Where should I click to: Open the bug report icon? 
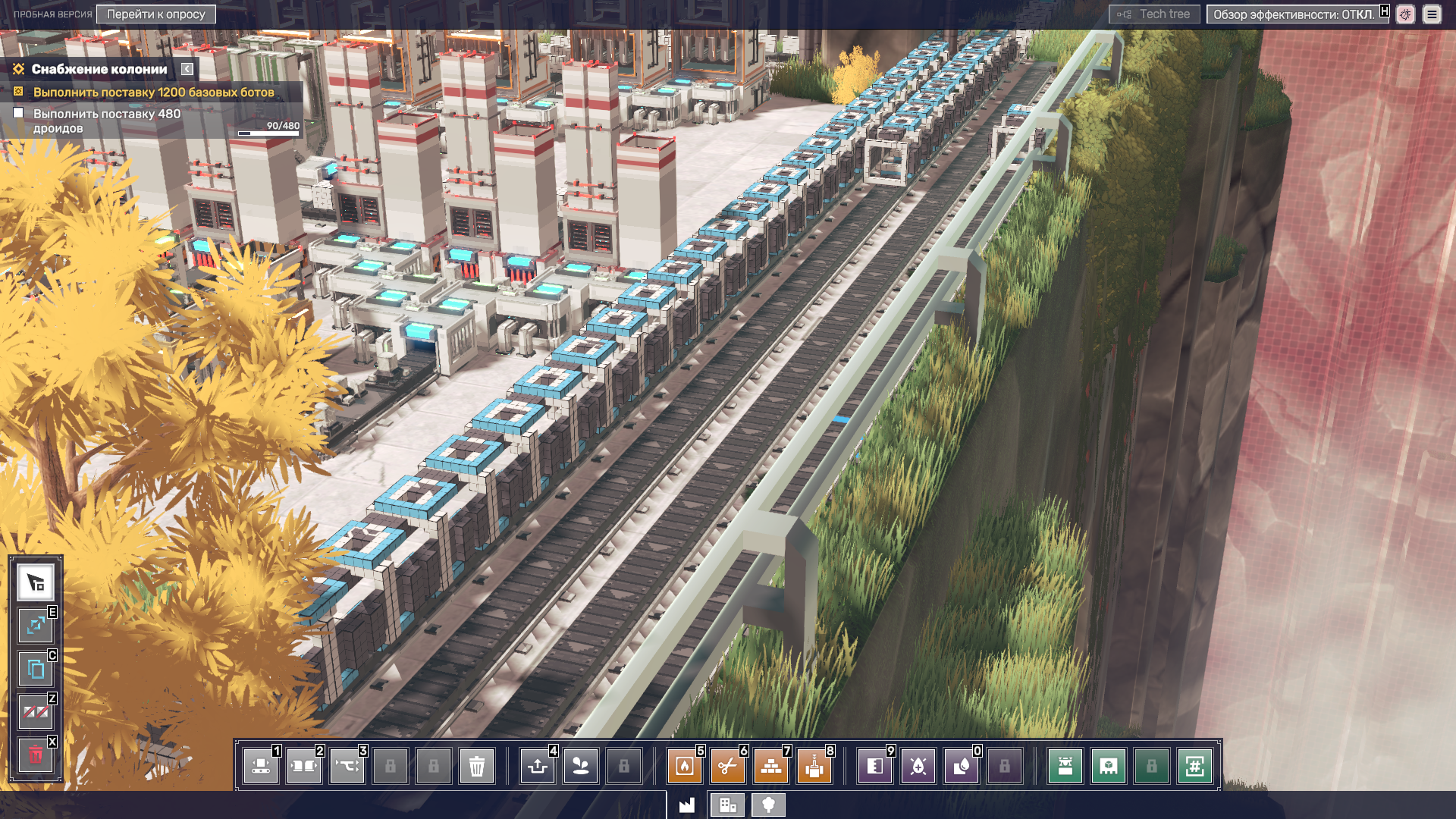click(x=1405, y=14)
